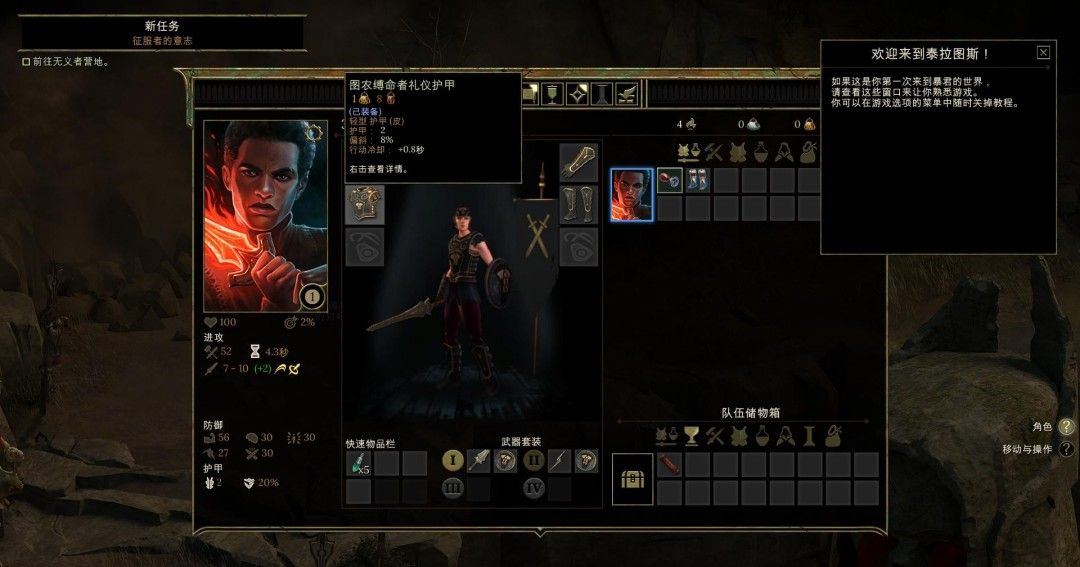The image size is (1080, 567).
Task: Select the equipped chest armor slot
Action: pyautogui.click(x=365, y=204)
